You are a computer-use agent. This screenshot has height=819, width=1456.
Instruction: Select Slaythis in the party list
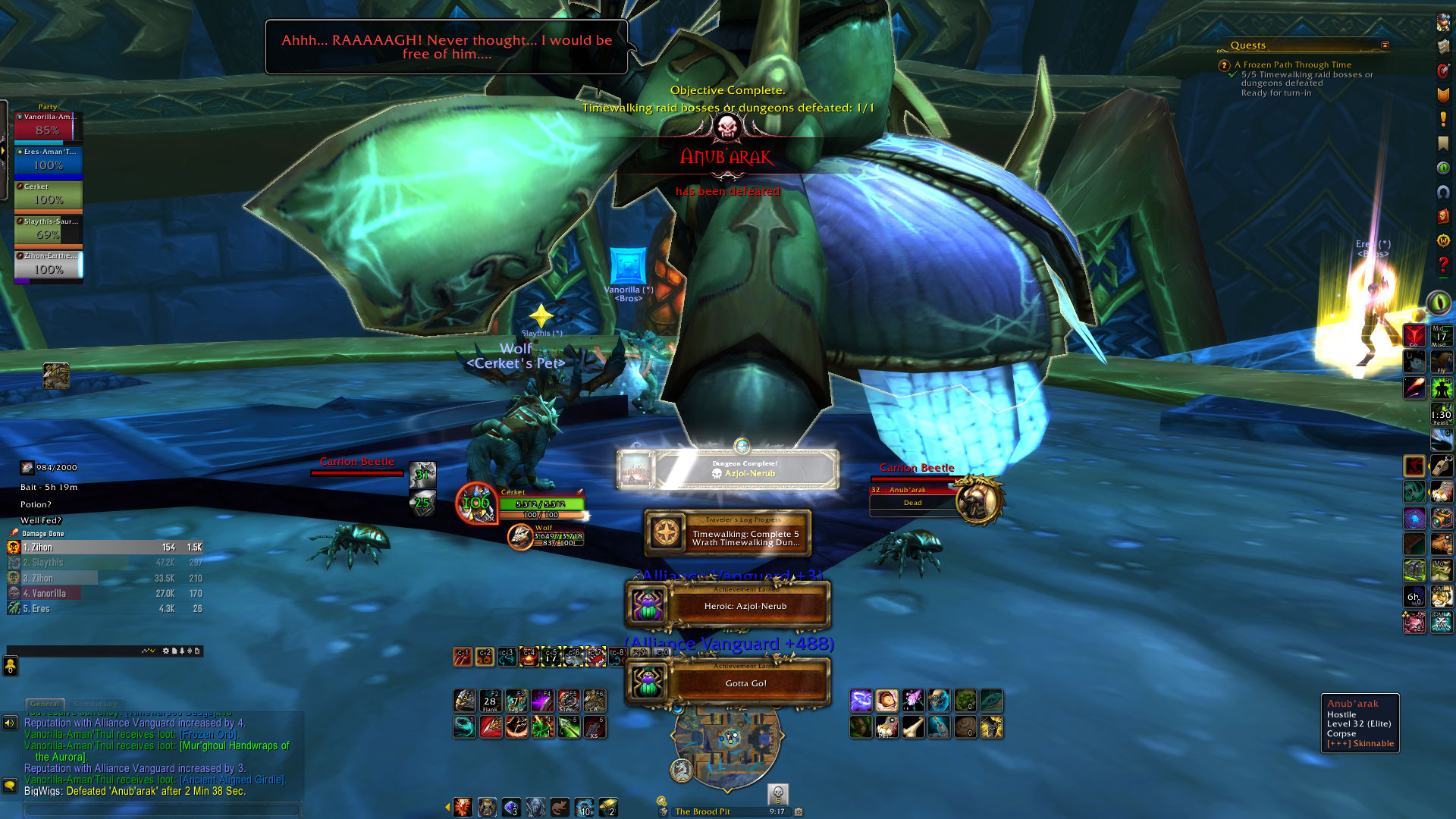[x=48, y=231]
